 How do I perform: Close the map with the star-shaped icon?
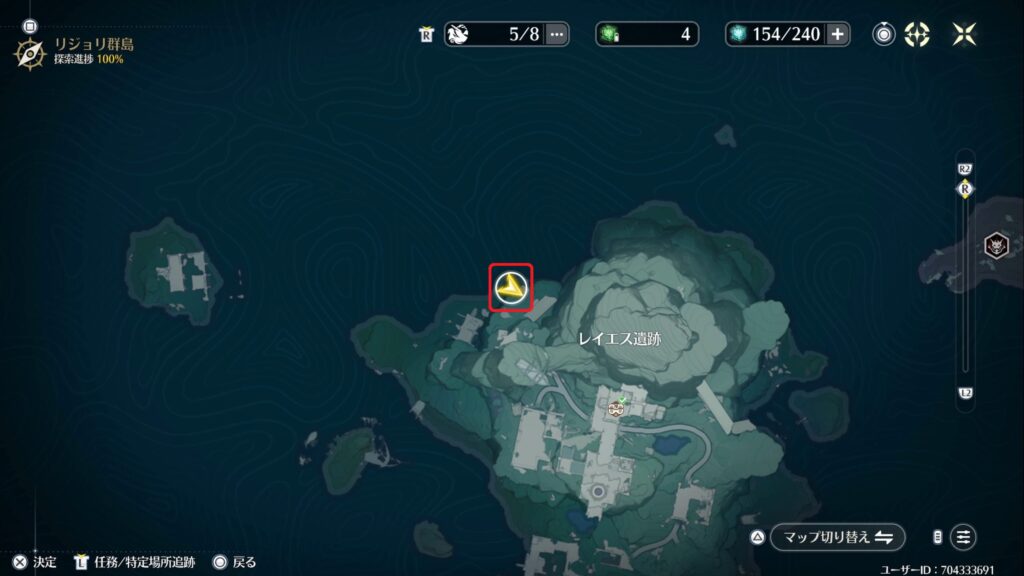[x=964, y=34]
